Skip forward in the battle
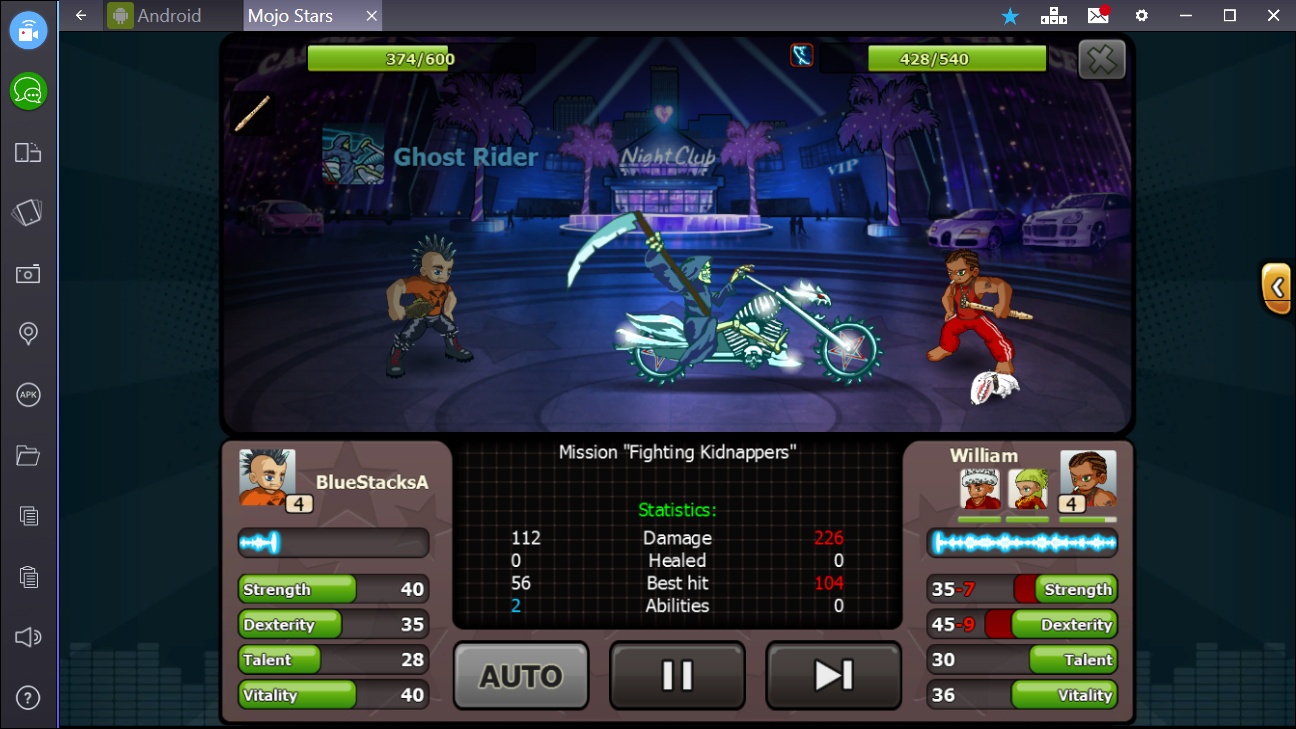1296x729 pixels. pyautogui.click(x=833, y=675)
